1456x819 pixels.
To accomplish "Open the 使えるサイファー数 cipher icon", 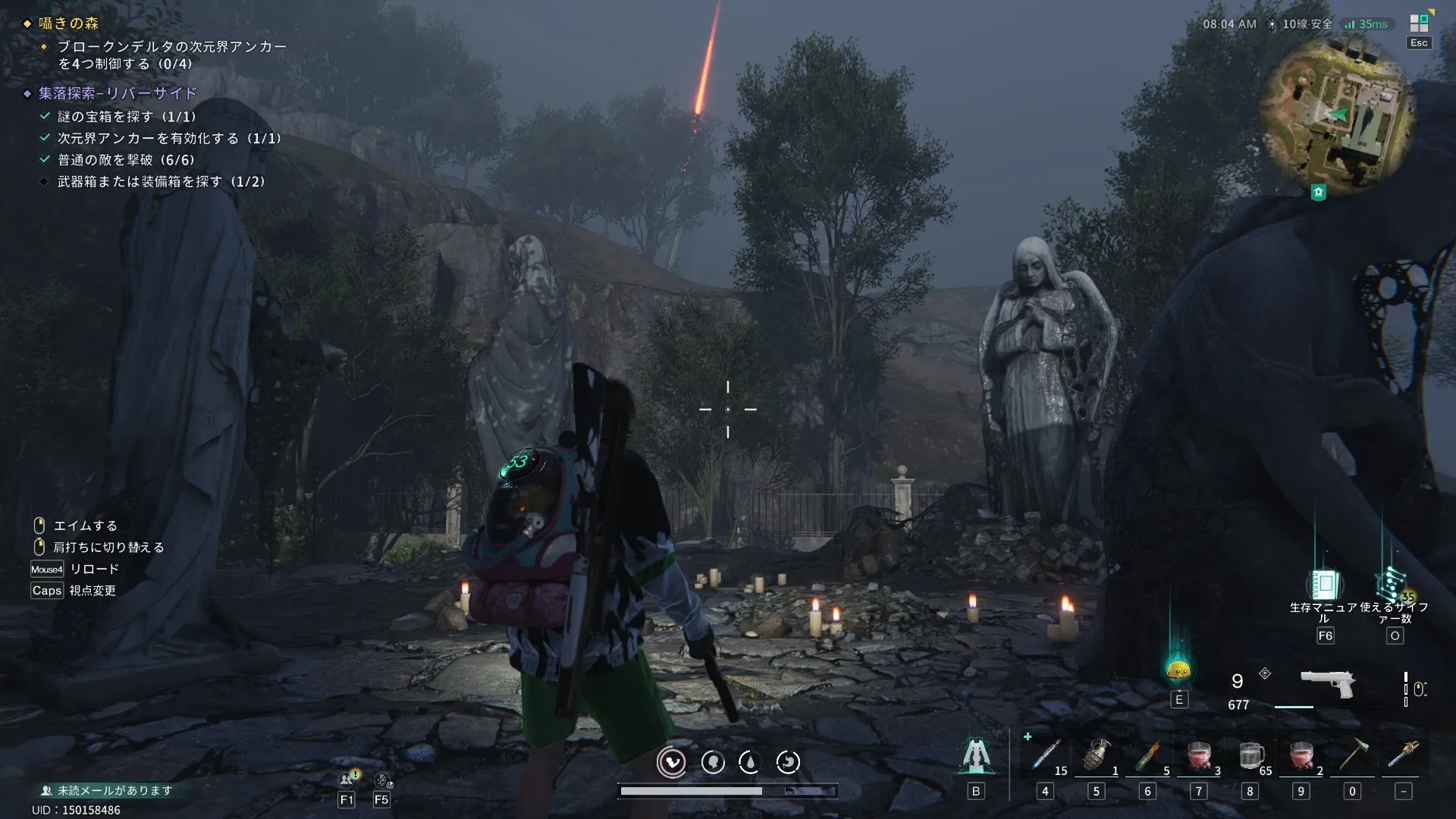I will [1392, 585].
